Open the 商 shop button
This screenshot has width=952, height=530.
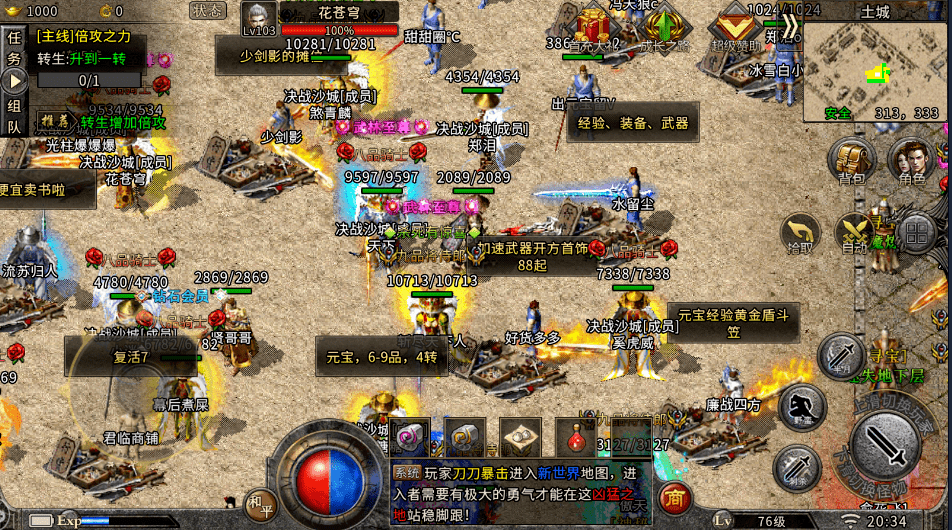[x=677, y=497]
